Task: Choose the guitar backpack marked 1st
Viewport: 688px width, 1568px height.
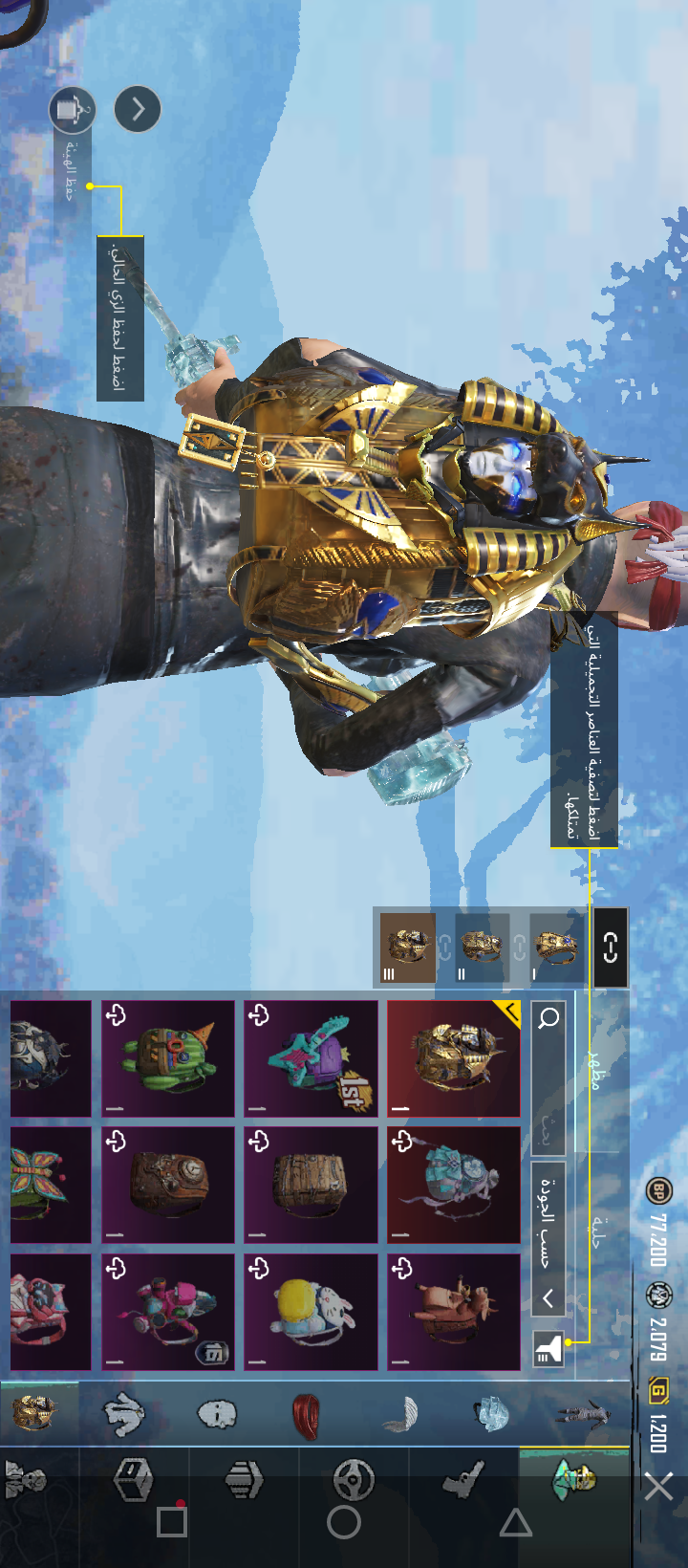Action: click(x=312, y=1058)
